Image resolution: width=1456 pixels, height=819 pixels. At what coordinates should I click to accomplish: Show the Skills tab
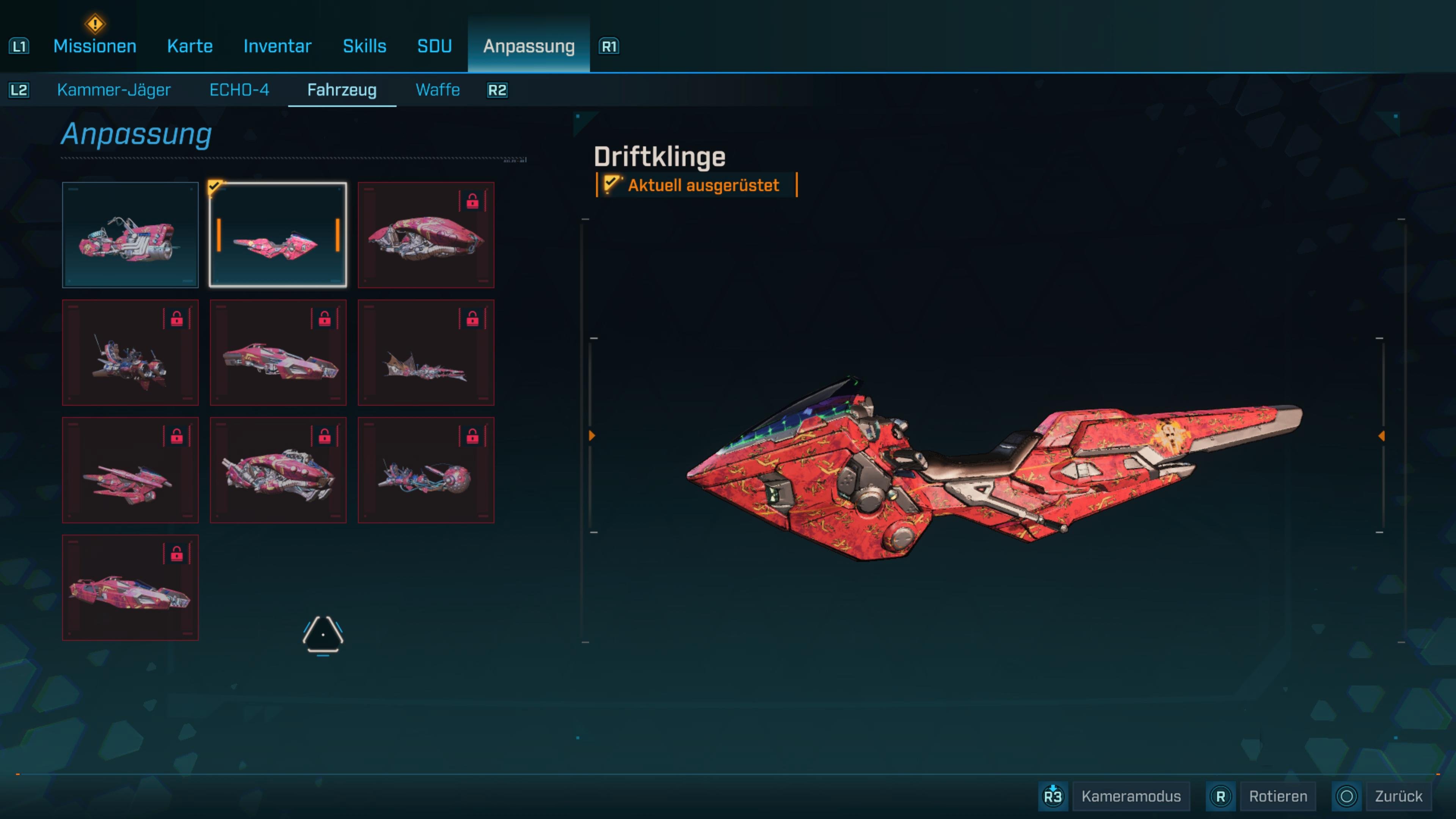[x=364, y=46]
